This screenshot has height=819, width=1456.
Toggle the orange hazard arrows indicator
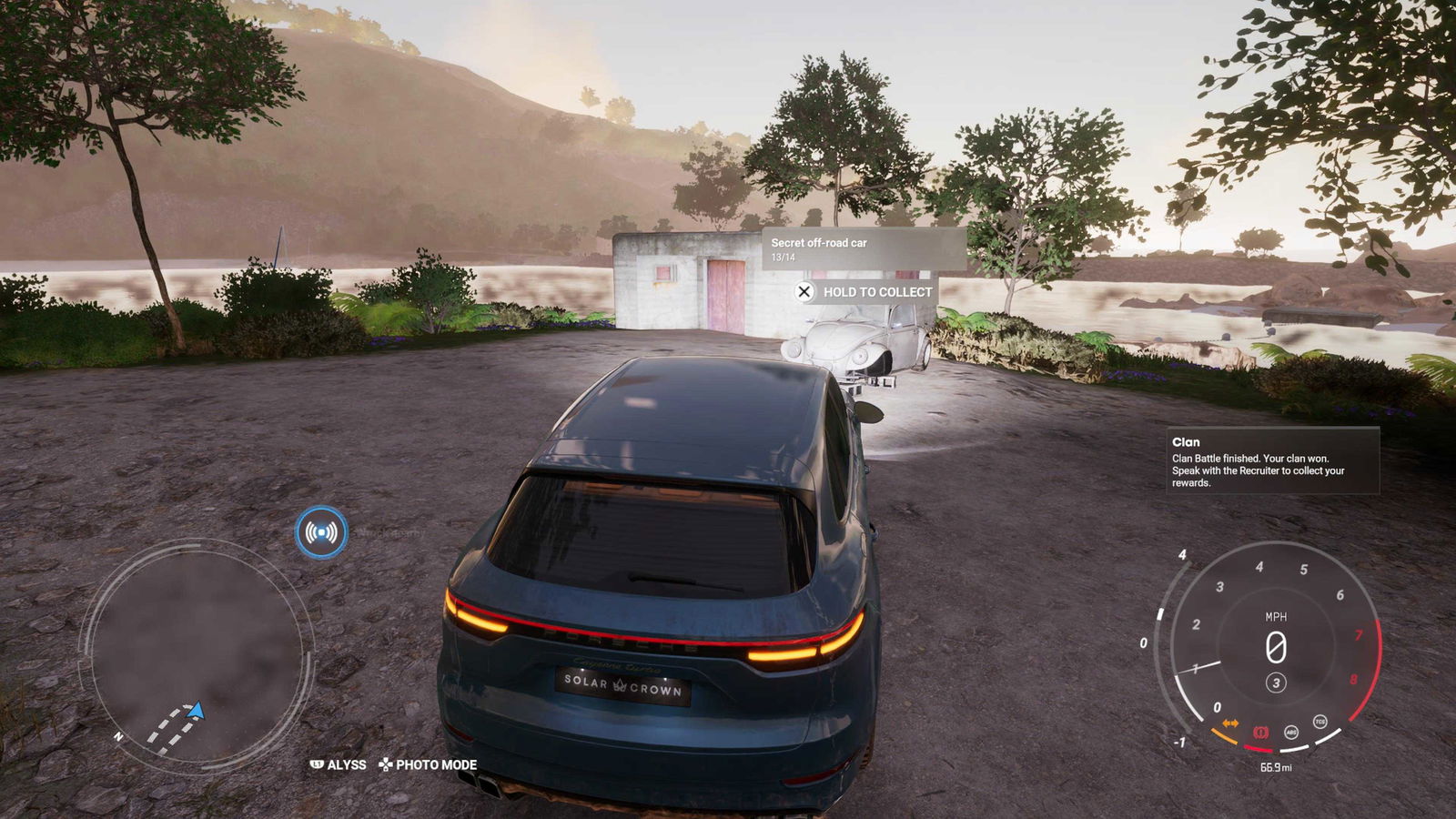click(x=1230, y=723)
